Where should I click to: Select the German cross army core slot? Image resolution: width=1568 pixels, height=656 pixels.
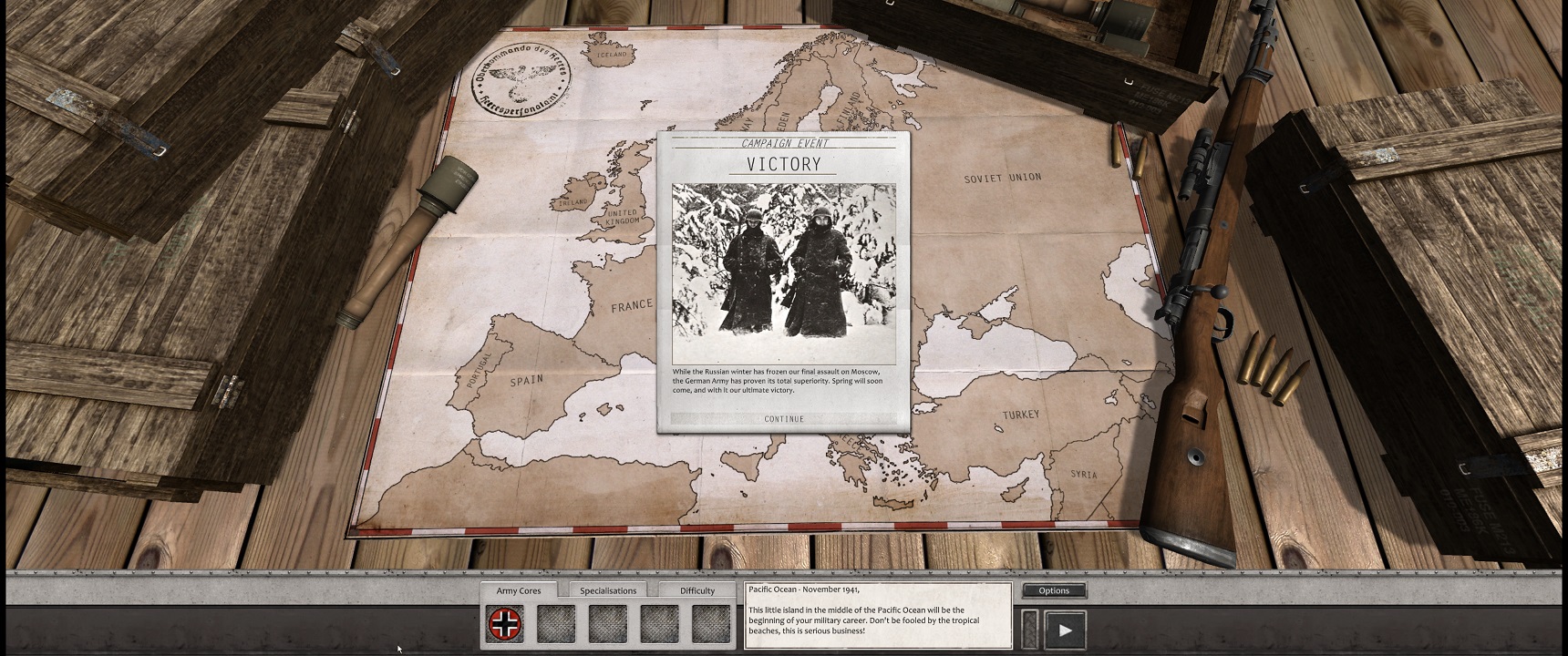(x=506, y=624)
